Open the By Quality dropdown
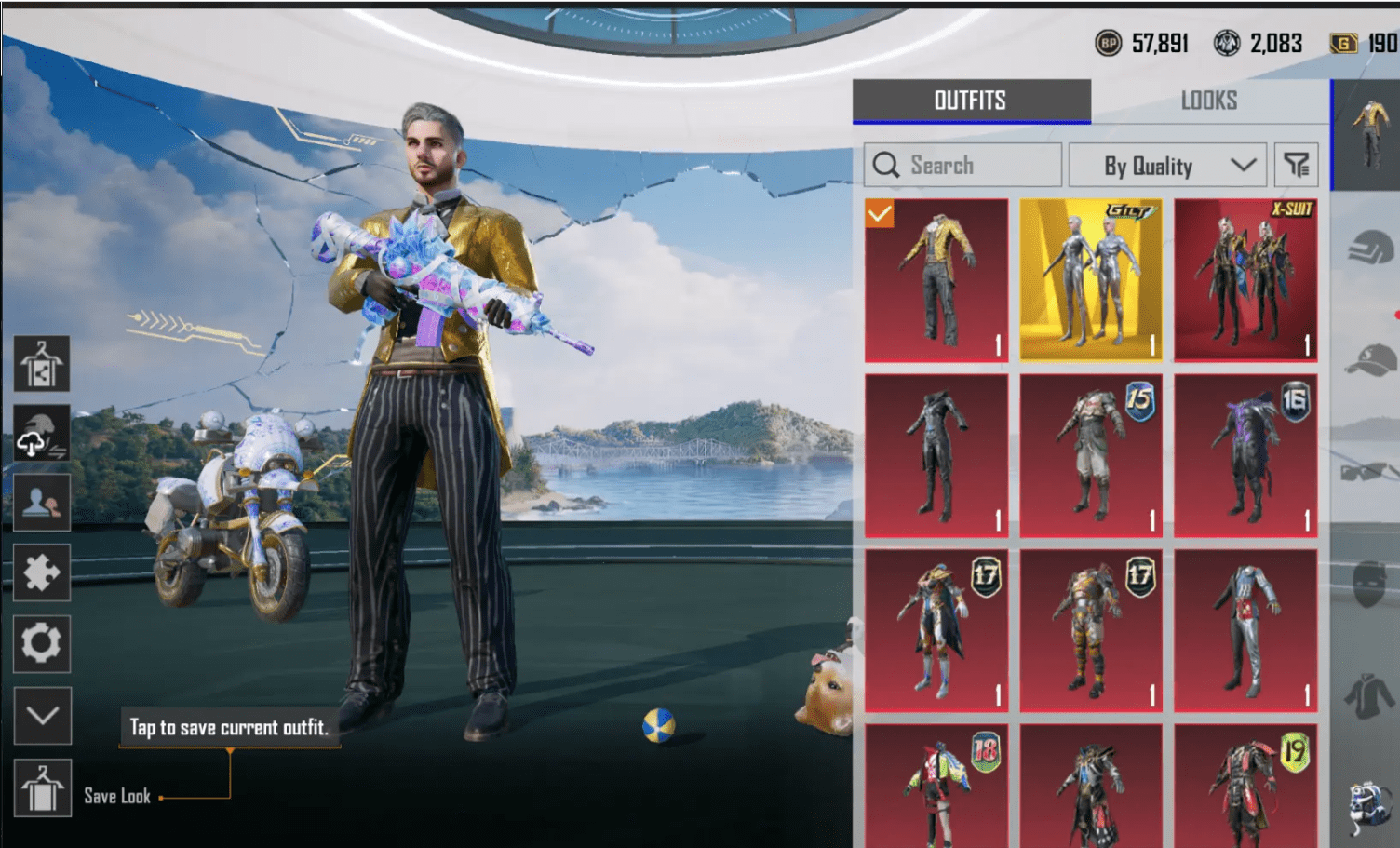1400x848 pixels. coord(1168,165)
